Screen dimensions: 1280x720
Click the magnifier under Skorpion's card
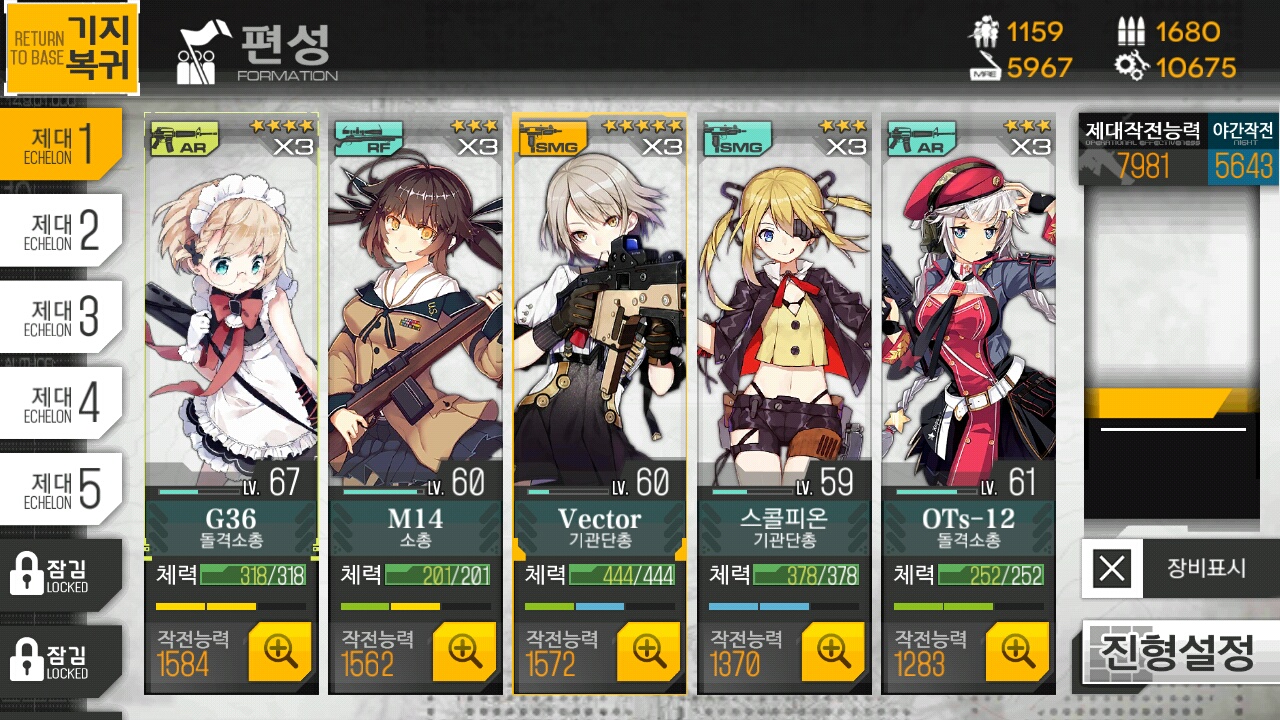pos(833,651)
